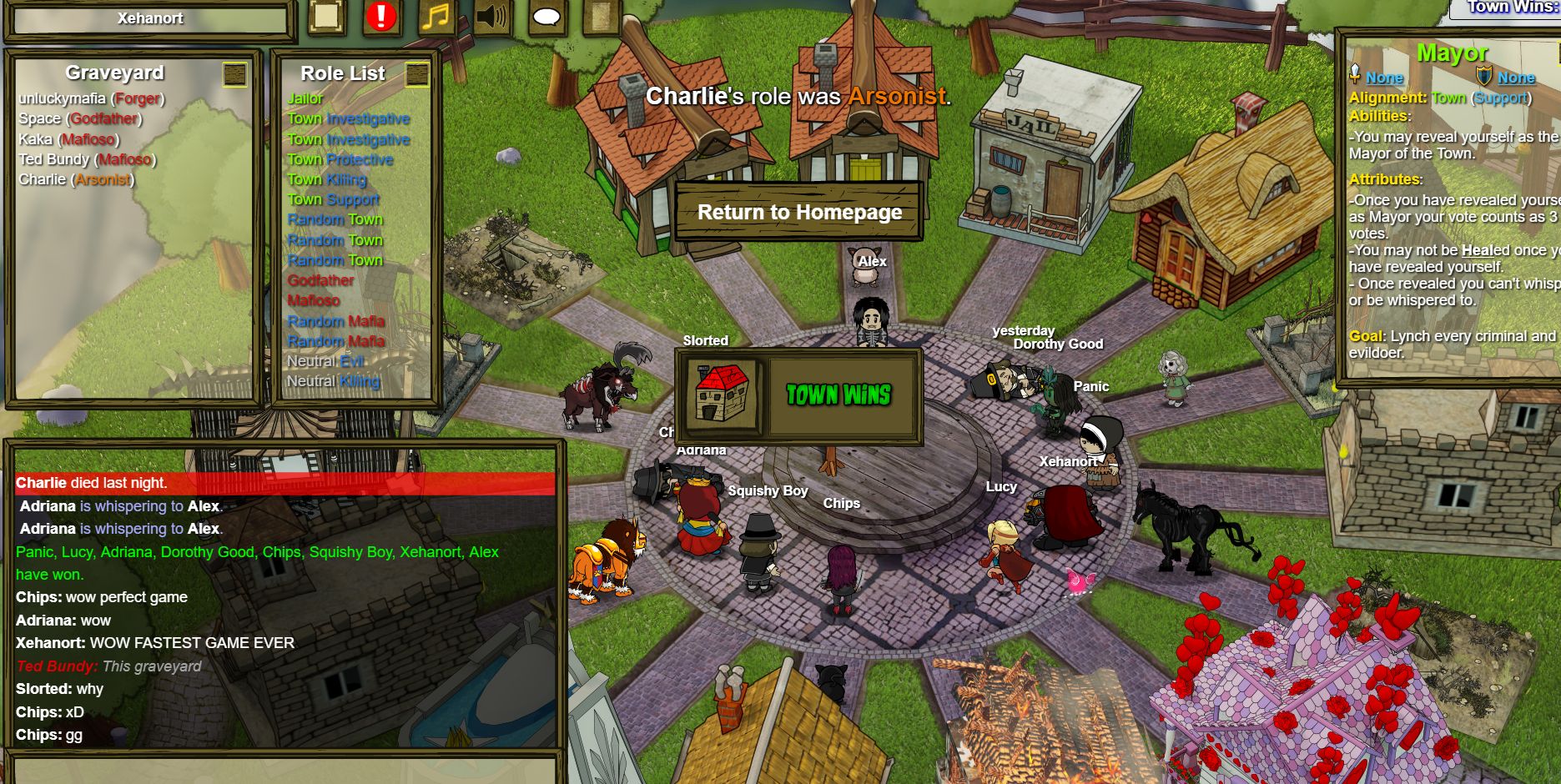Toggle the music note icon
The image size is (1561, 784).
pos(436,16)
